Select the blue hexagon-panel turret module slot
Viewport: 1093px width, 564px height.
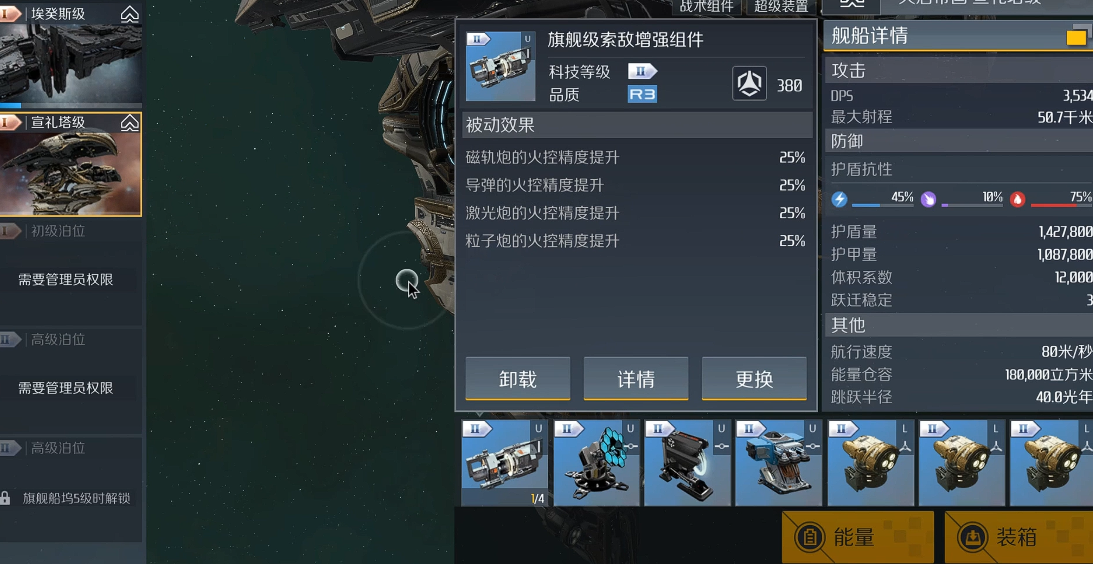point(596,463)
